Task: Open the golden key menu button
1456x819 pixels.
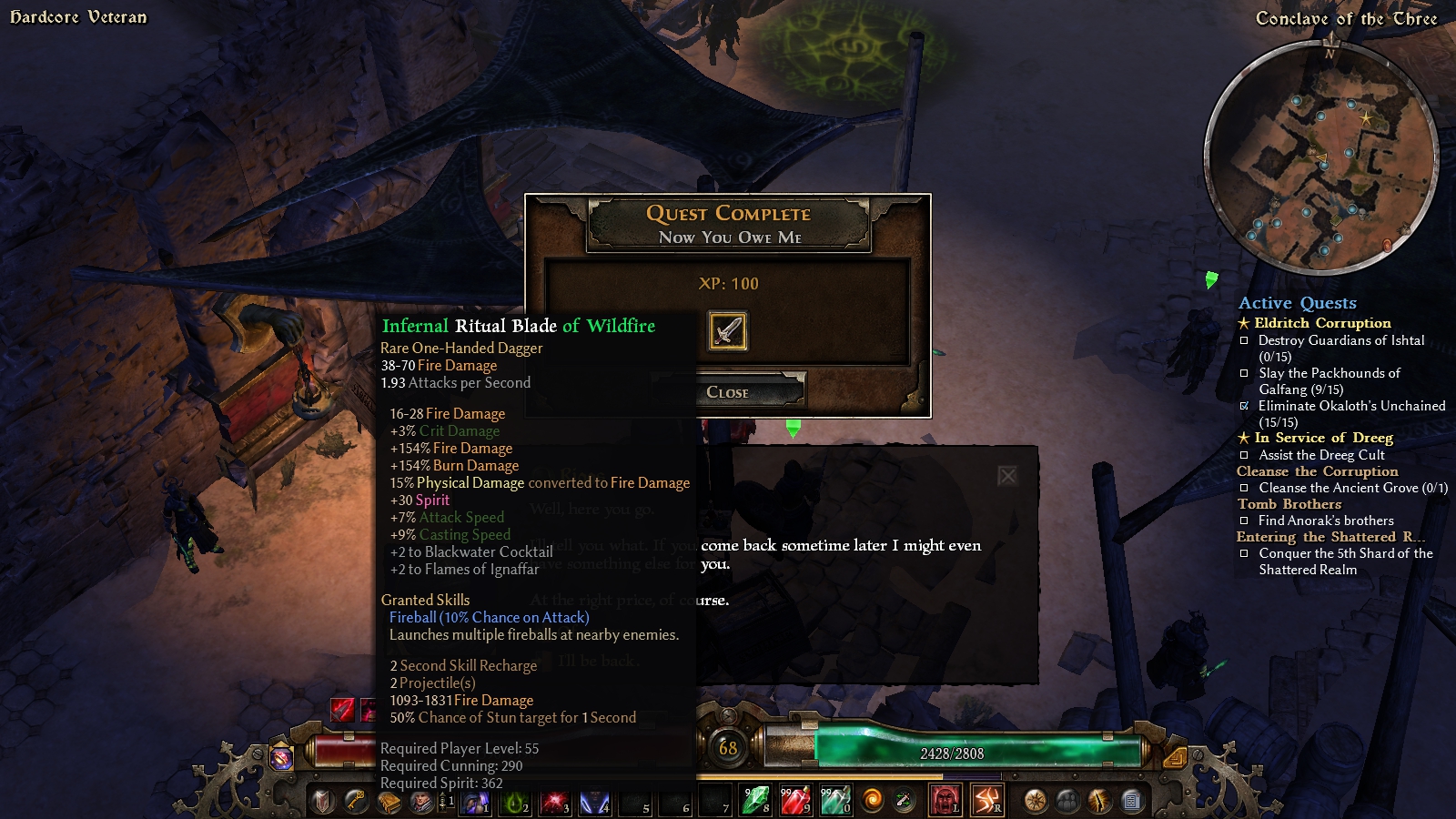Action: tap(355, 801)
